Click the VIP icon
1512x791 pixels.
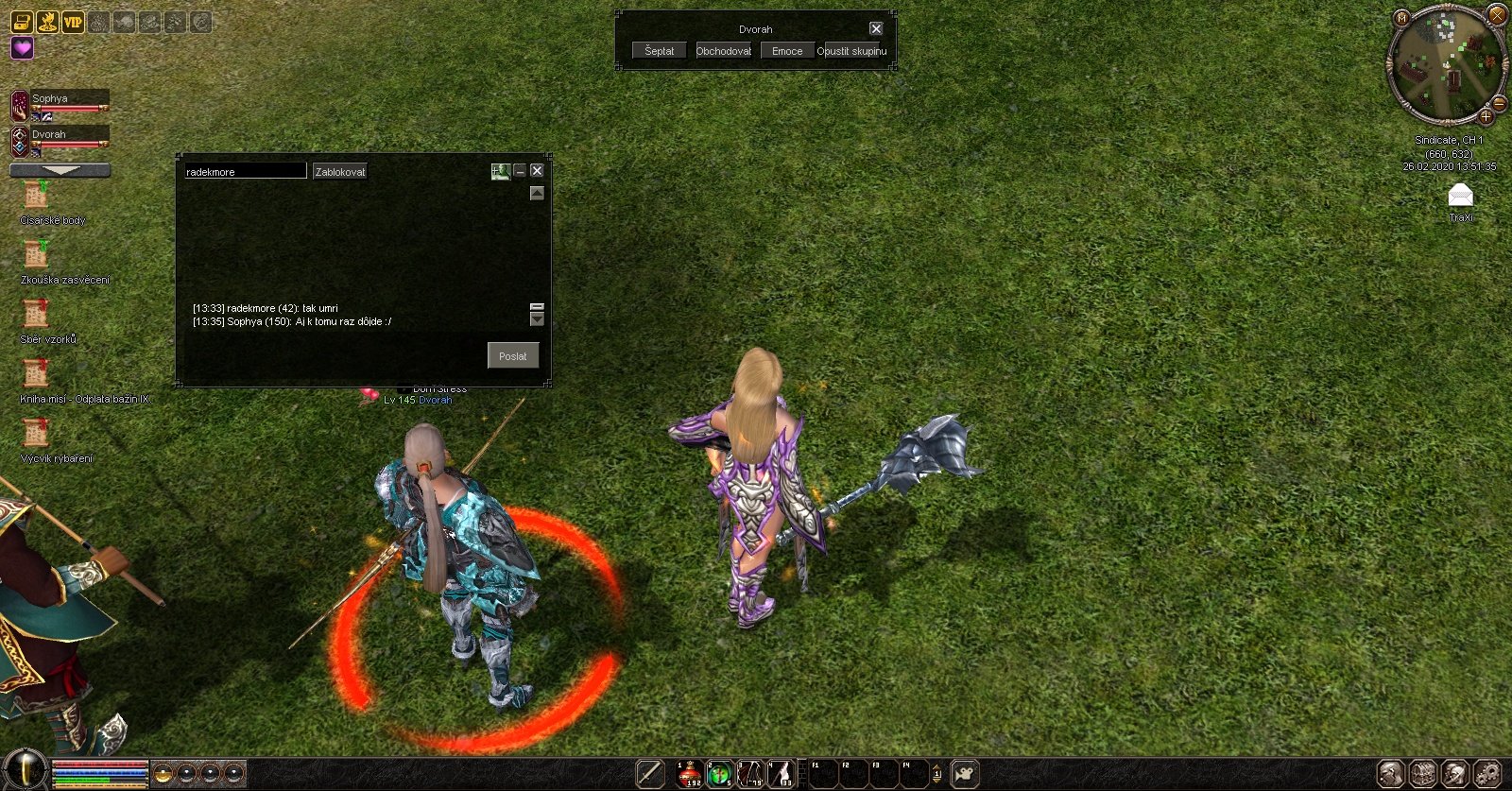[73, 21]
